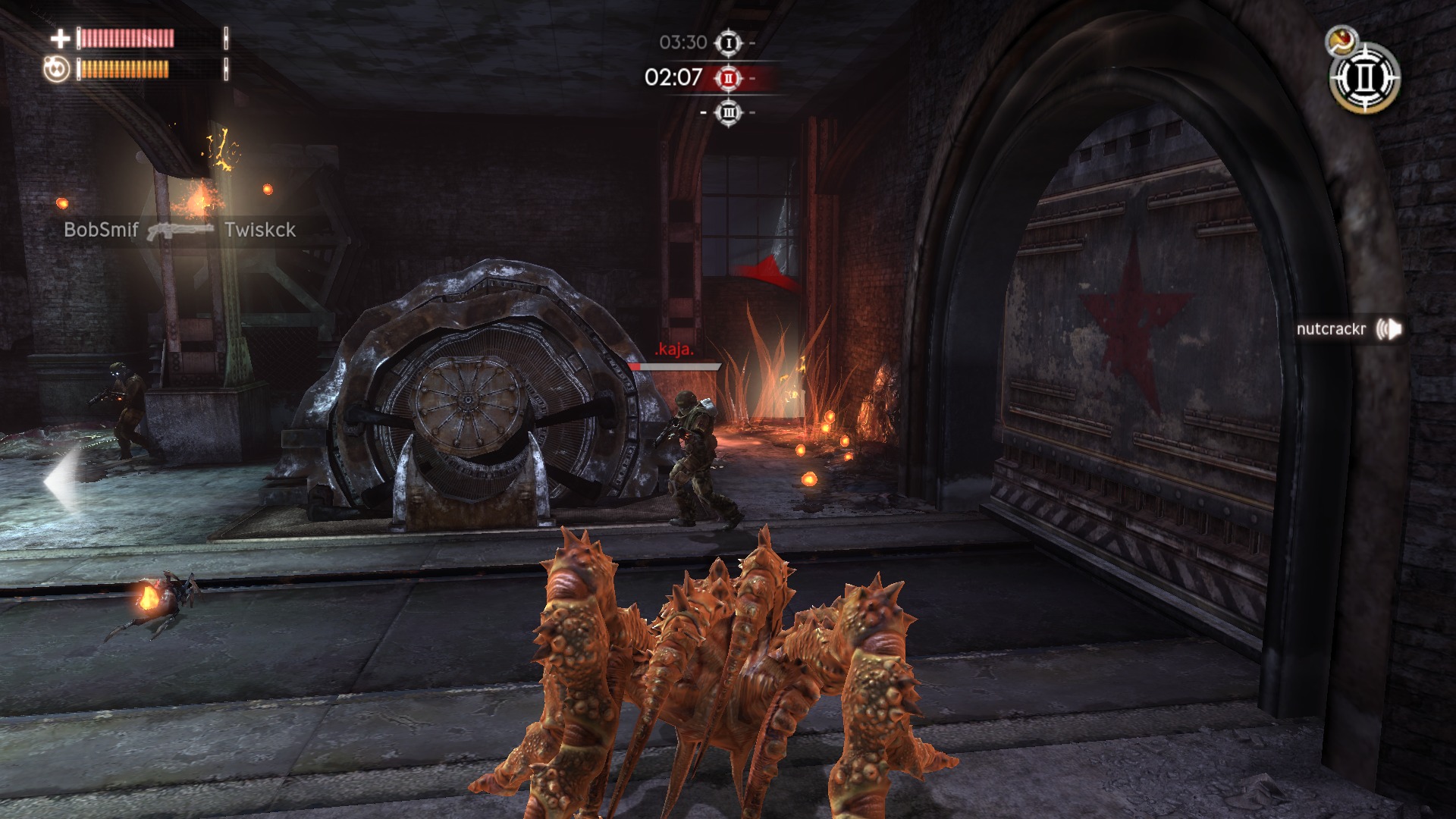Select the BobSmif Twiskck kill feed entry

click(x=180, y=230)
